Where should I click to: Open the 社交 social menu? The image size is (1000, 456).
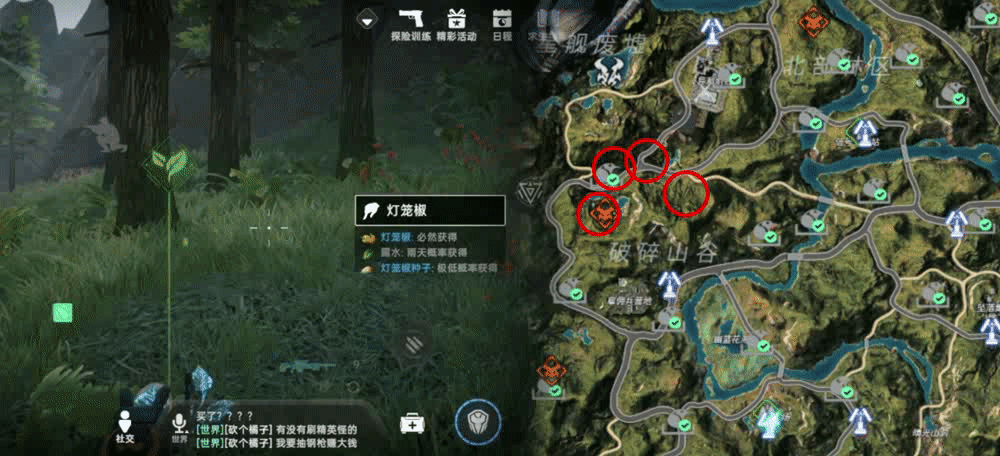pyautogui.click(x=125, y=424)
